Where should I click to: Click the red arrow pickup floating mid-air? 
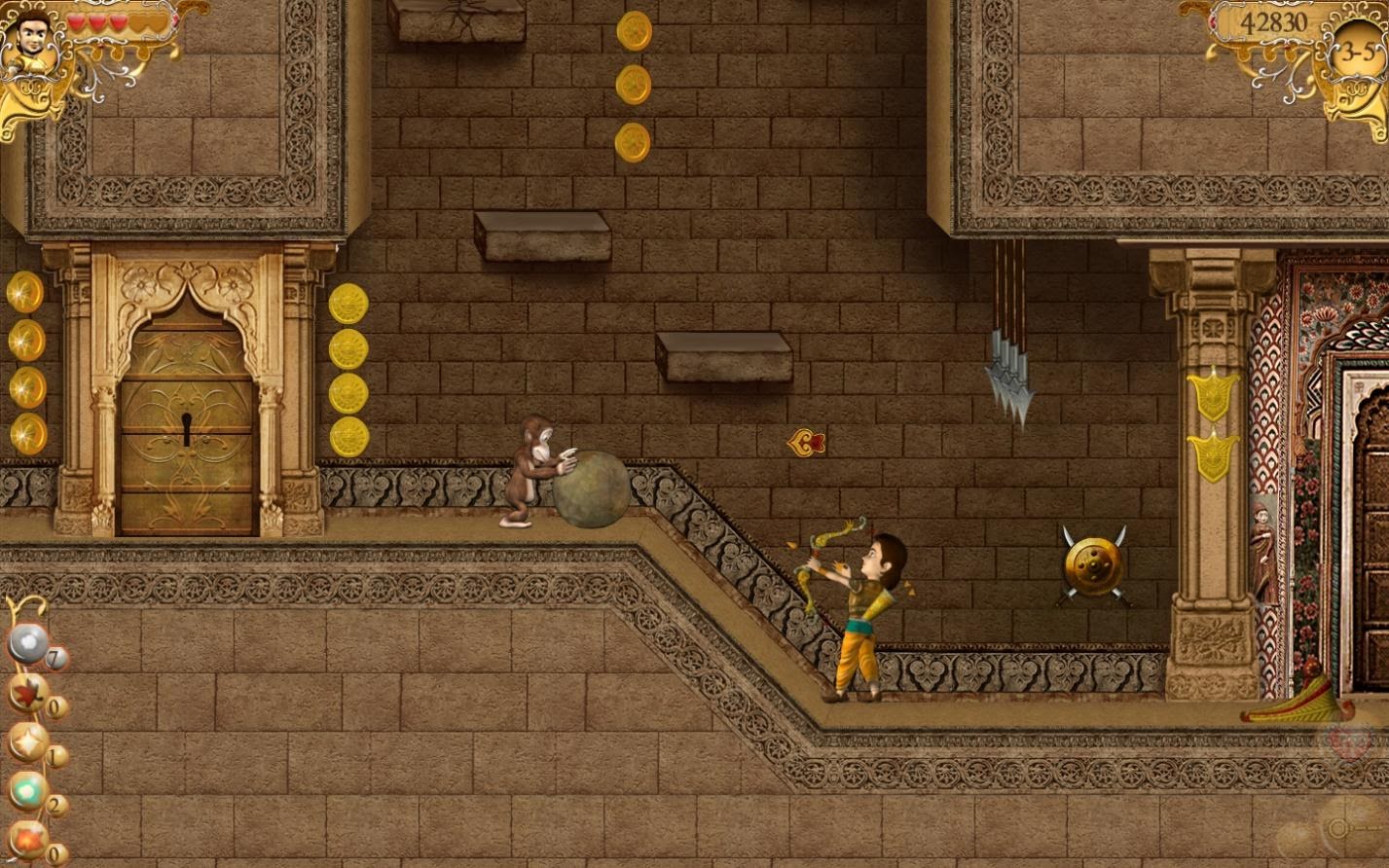tap(804, 441)
